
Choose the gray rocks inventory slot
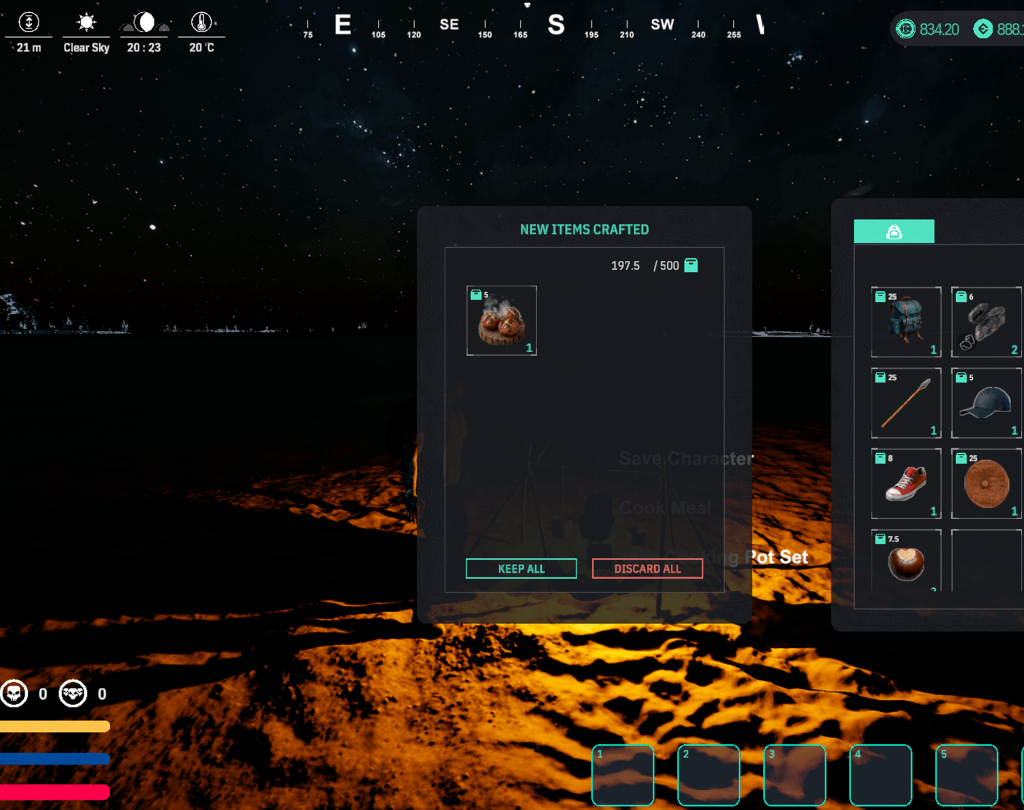click(986, 322)
